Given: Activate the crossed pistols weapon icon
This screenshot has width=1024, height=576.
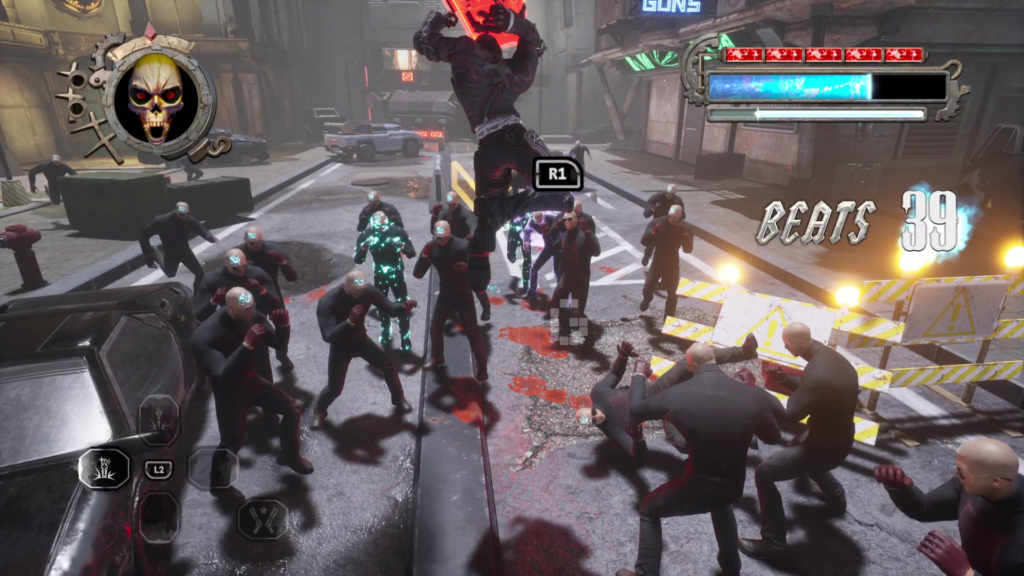Looking at the screenshot, I should click(262, 518).
